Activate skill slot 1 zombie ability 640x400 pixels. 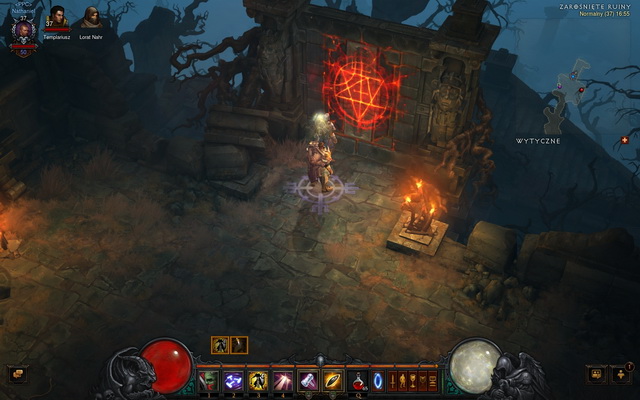pyautogui.click(x=209, y=380)
